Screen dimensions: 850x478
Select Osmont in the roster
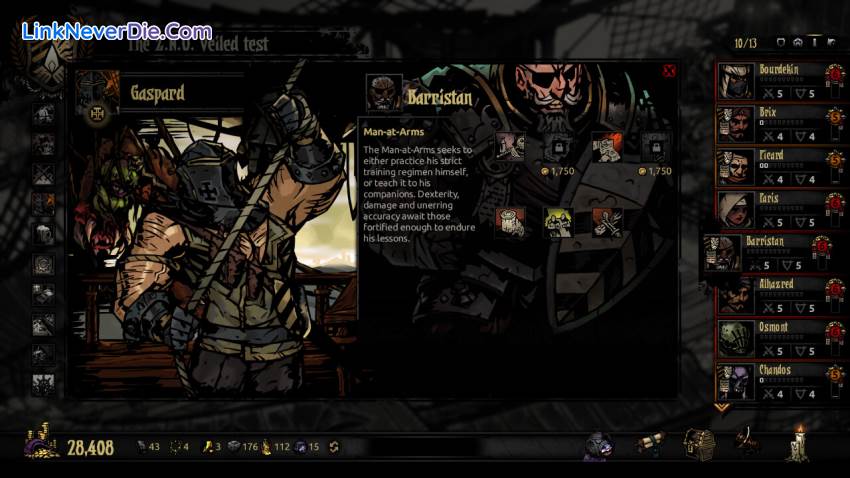[x=774, y=340]
